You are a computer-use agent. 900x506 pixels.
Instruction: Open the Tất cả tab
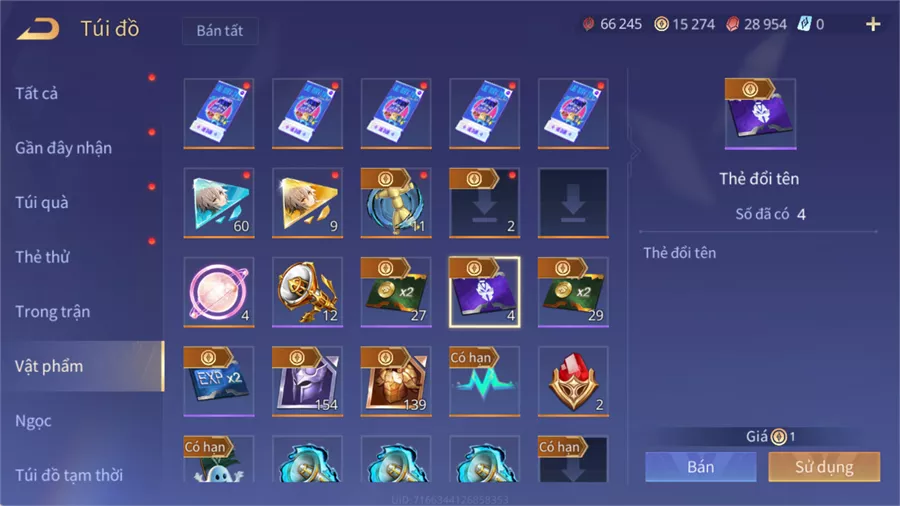tap(37, 94)
